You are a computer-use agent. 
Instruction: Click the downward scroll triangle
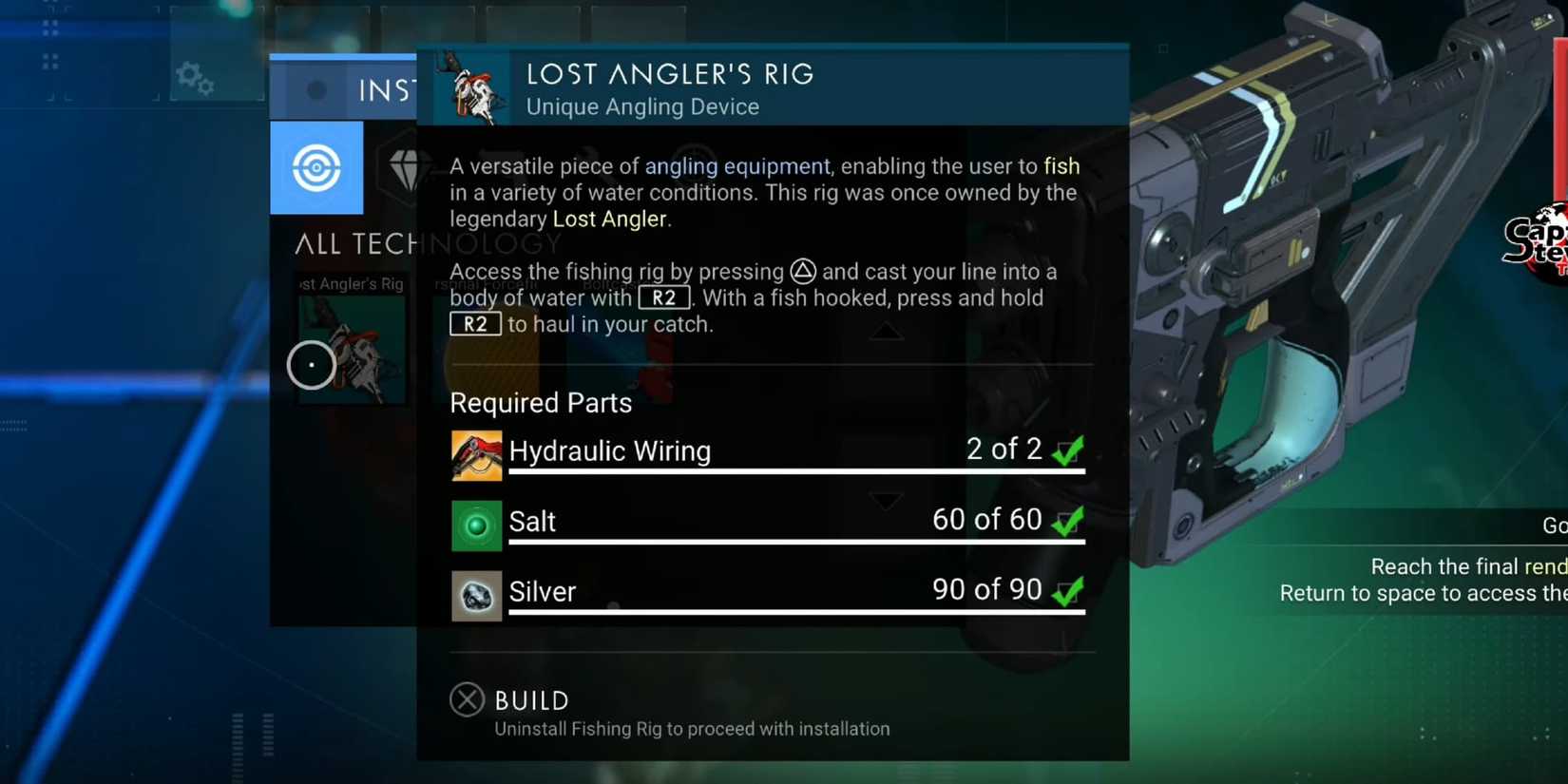tap(886, 501)
